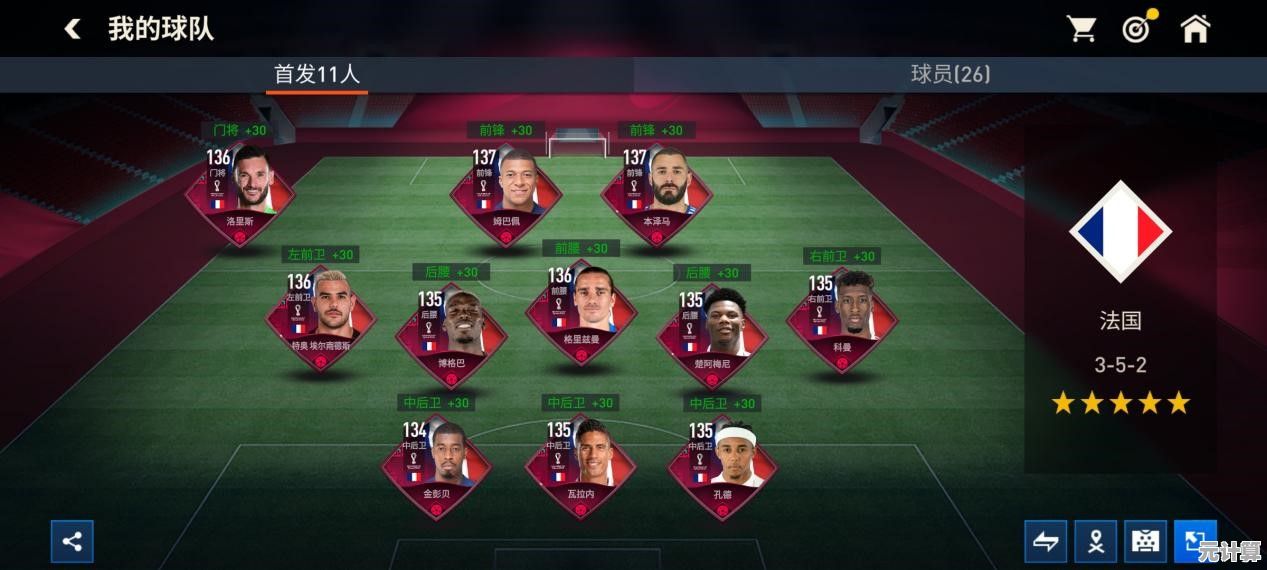This screenshot has width=1267, height=570.
Task: Open the shopping cart store
Action: pyautogui.click(x=1081, y=29)
